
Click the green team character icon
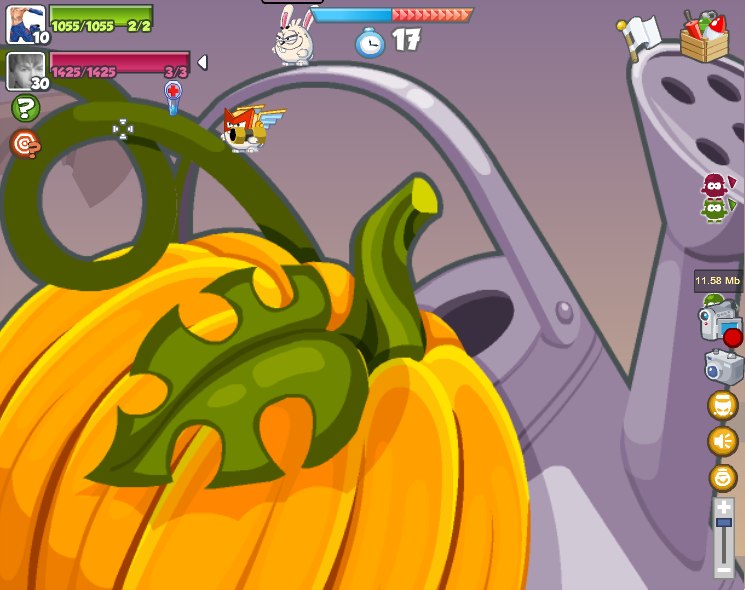pos(714,209)
